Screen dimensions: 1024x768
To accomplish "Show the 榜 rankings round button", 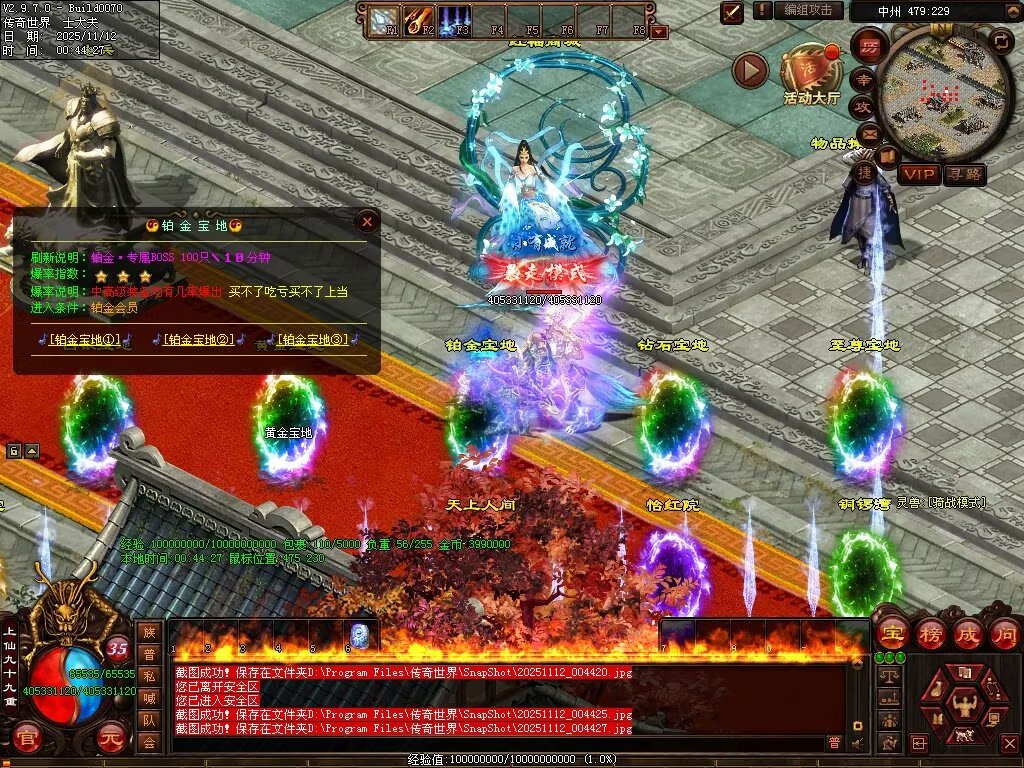I will point(930,633).
